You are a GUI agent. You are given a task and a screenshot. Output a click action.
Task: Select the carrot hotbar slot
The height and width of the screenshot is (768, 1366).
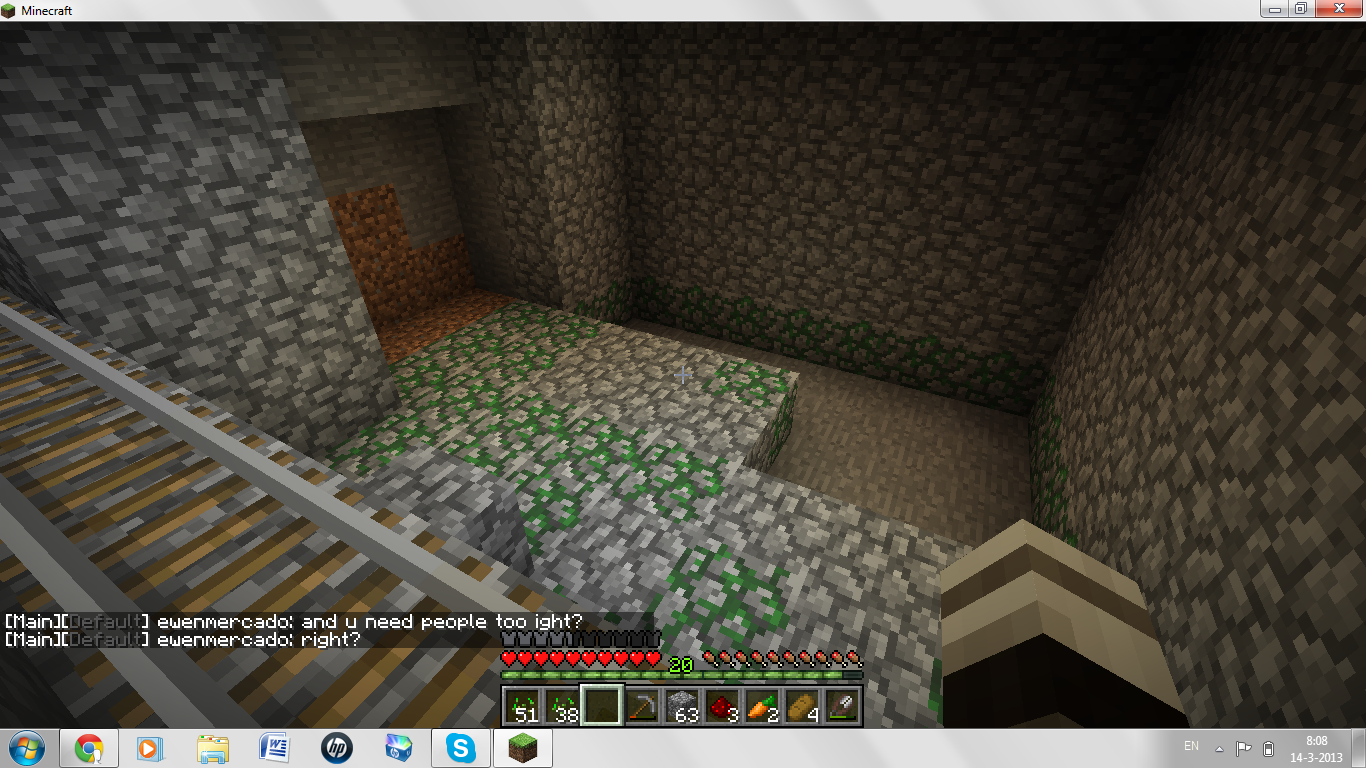click(762, 707)
